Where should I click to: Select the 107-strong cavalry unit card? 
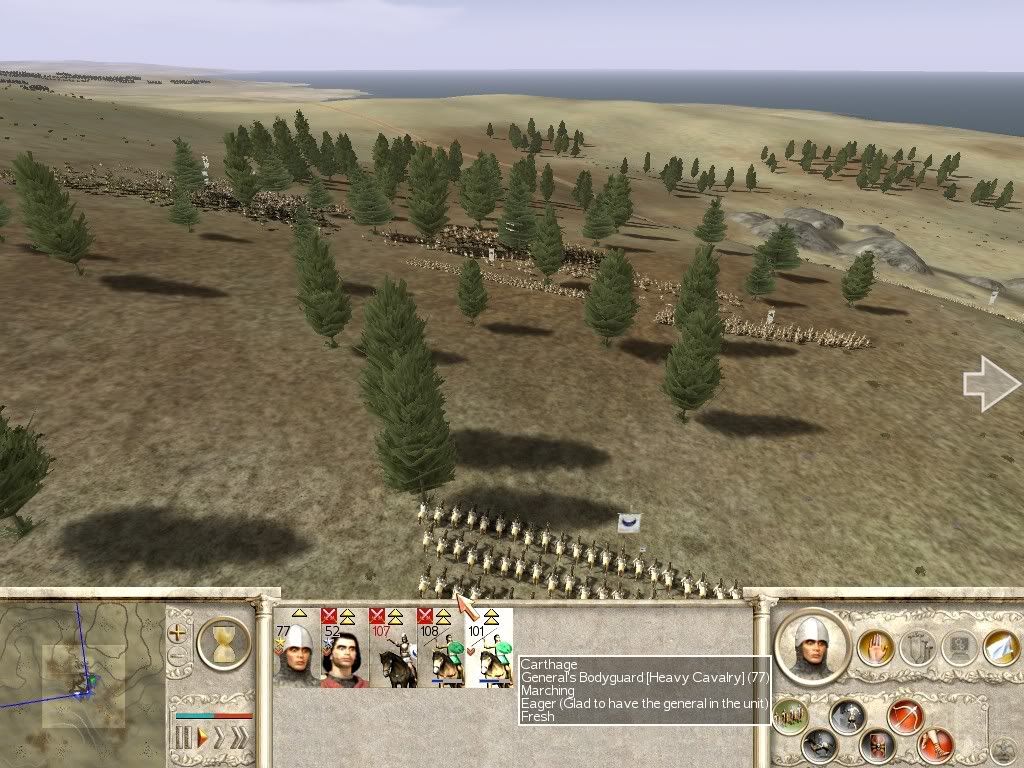coord(393,648)
